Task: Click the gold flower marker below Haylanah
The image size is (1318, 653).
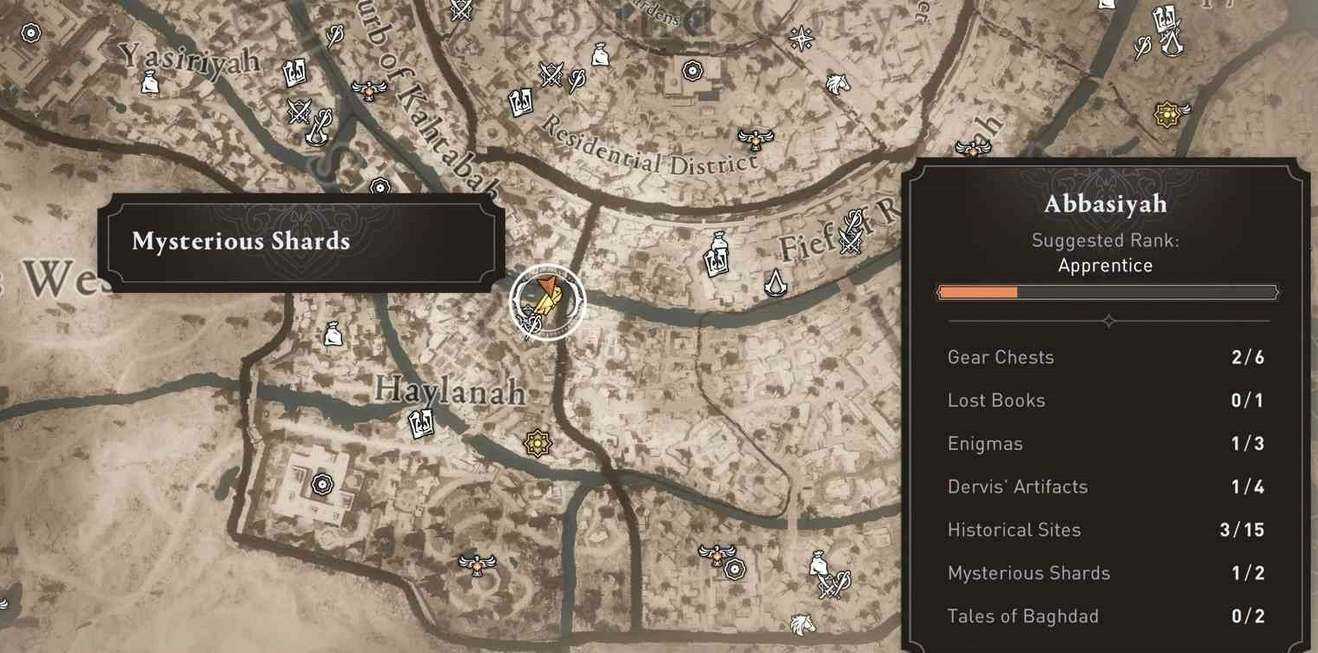Action: point(538,443)
